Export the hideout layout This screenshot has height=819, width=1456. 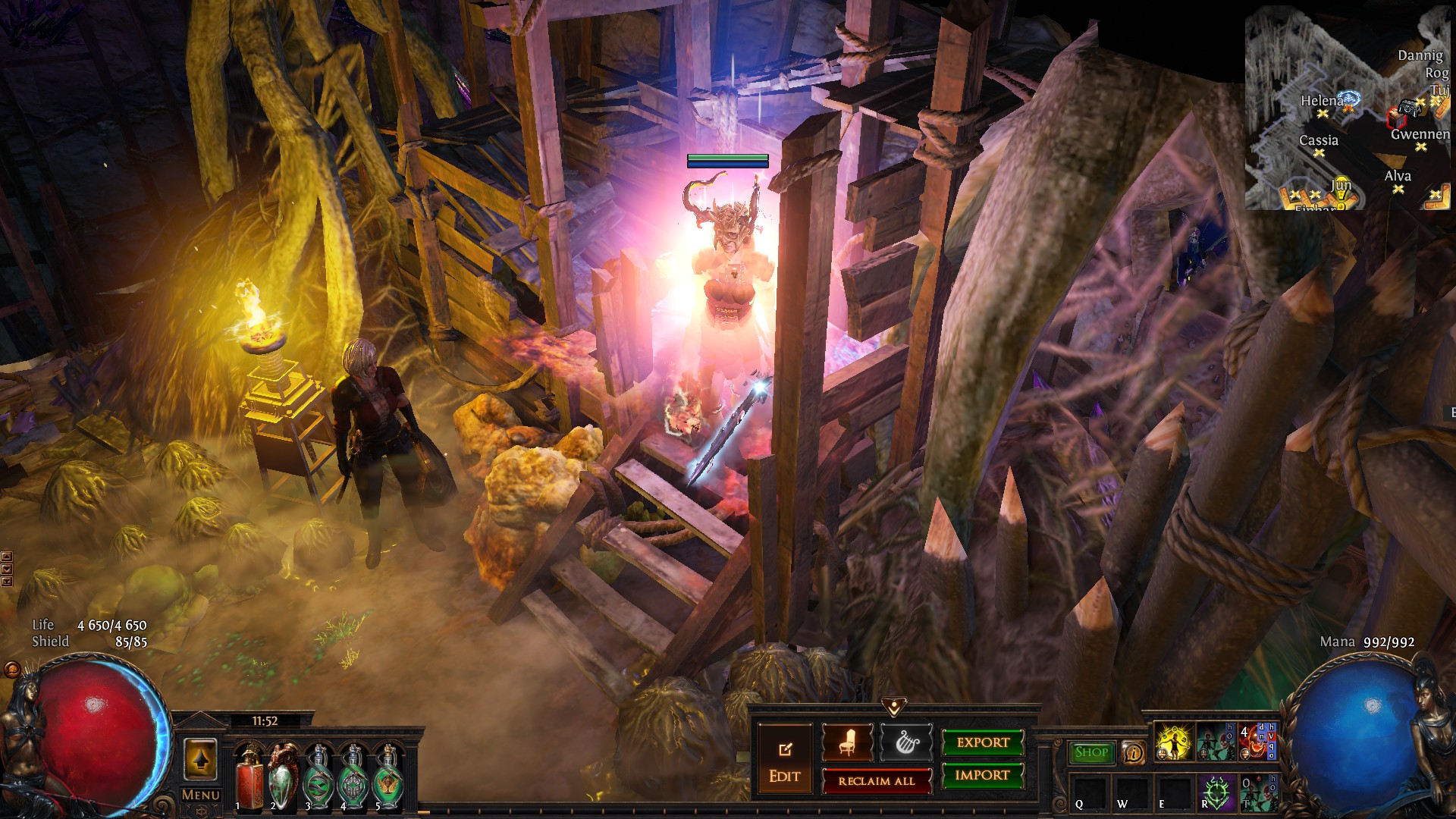click(x=983, y=742)
